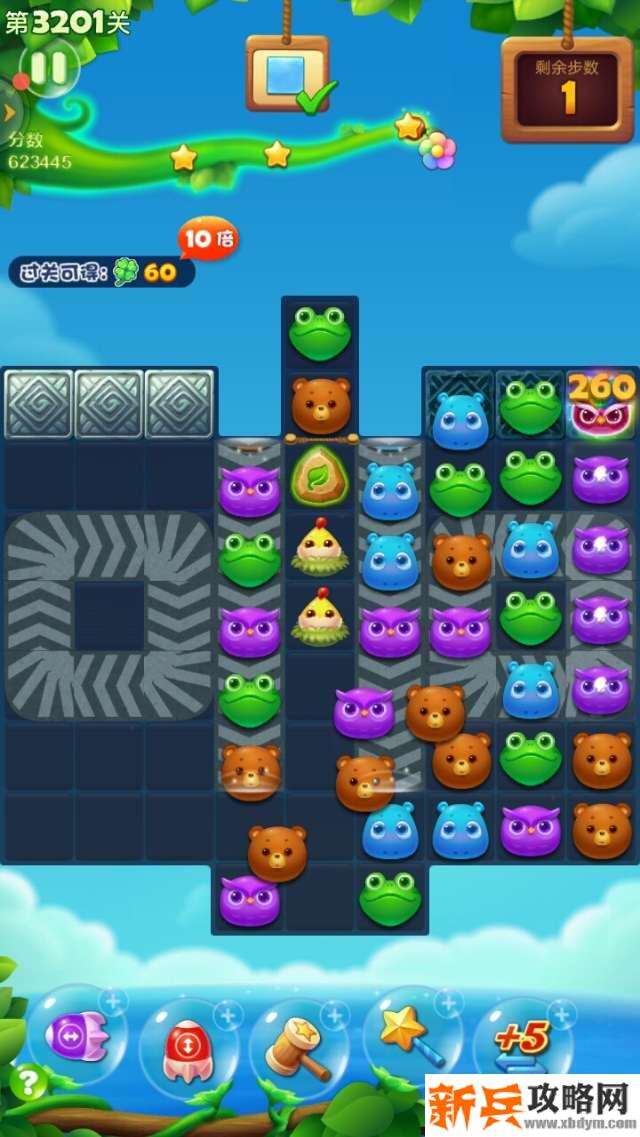Pause the game with the green button
640x1137 pixels.
(48, 68)
